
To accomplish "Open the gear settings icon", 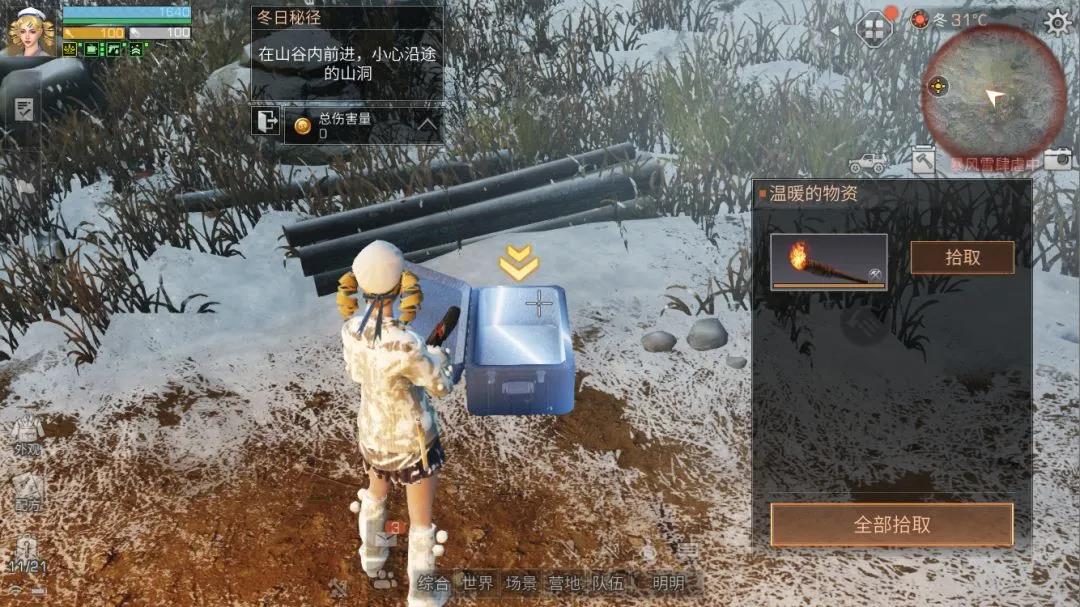I will point(1056,23).
